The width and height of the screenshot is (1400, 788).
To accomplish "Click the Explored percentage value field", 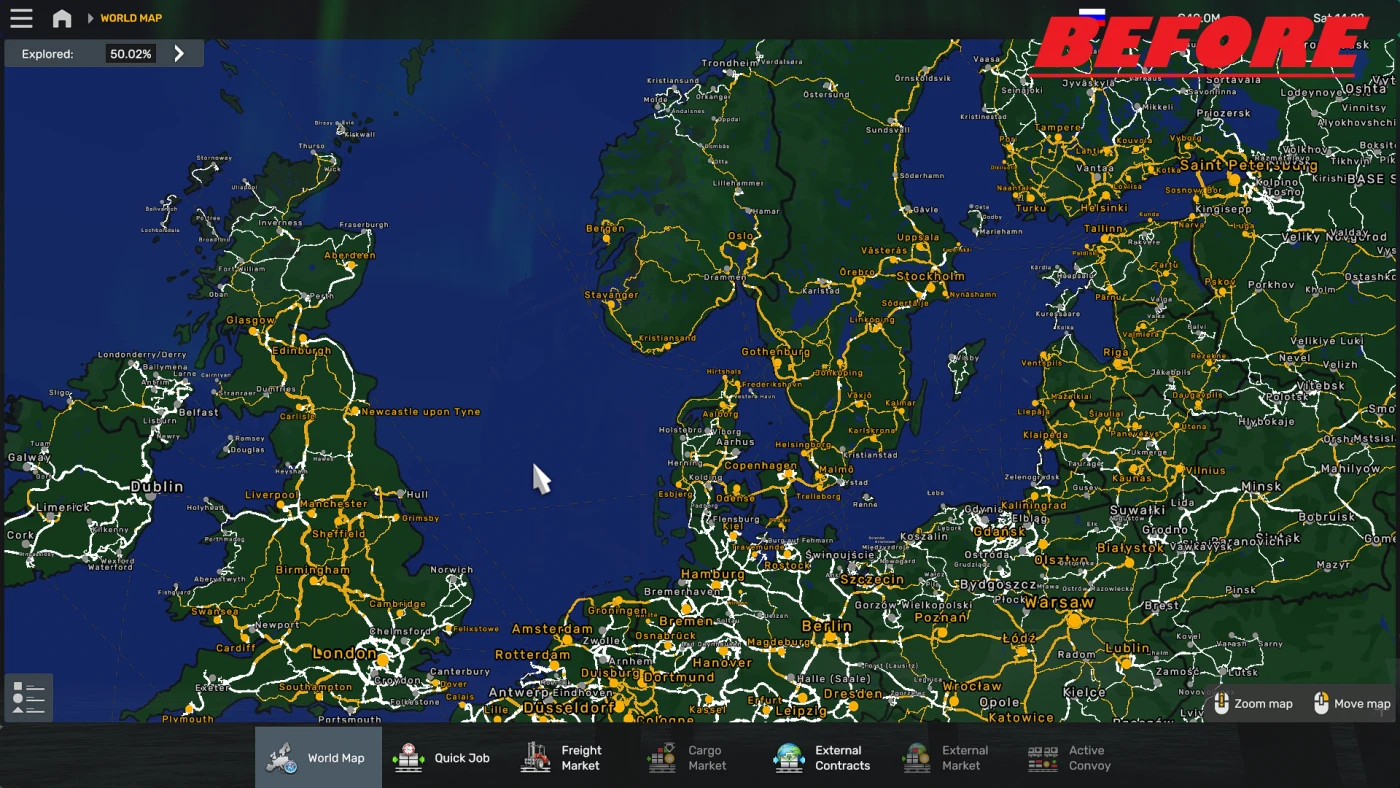I will [x=131, y=53].
